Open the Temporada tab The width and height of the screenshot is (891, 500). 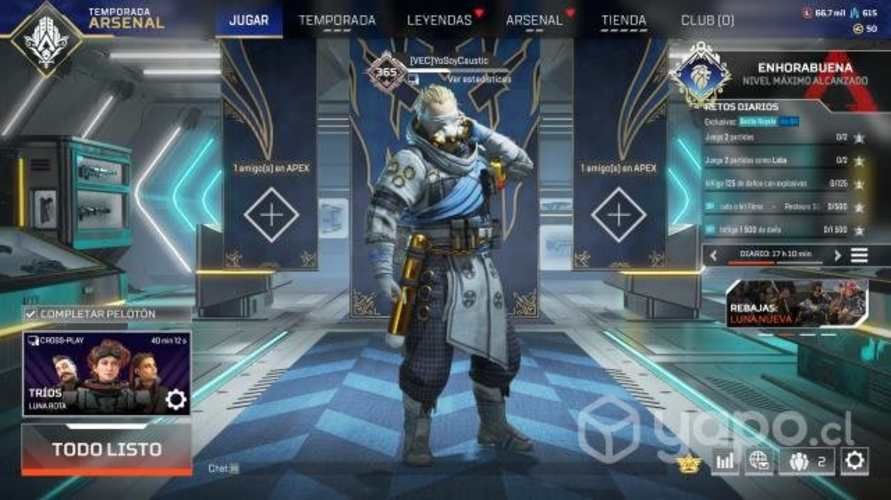tap(337, 20)
